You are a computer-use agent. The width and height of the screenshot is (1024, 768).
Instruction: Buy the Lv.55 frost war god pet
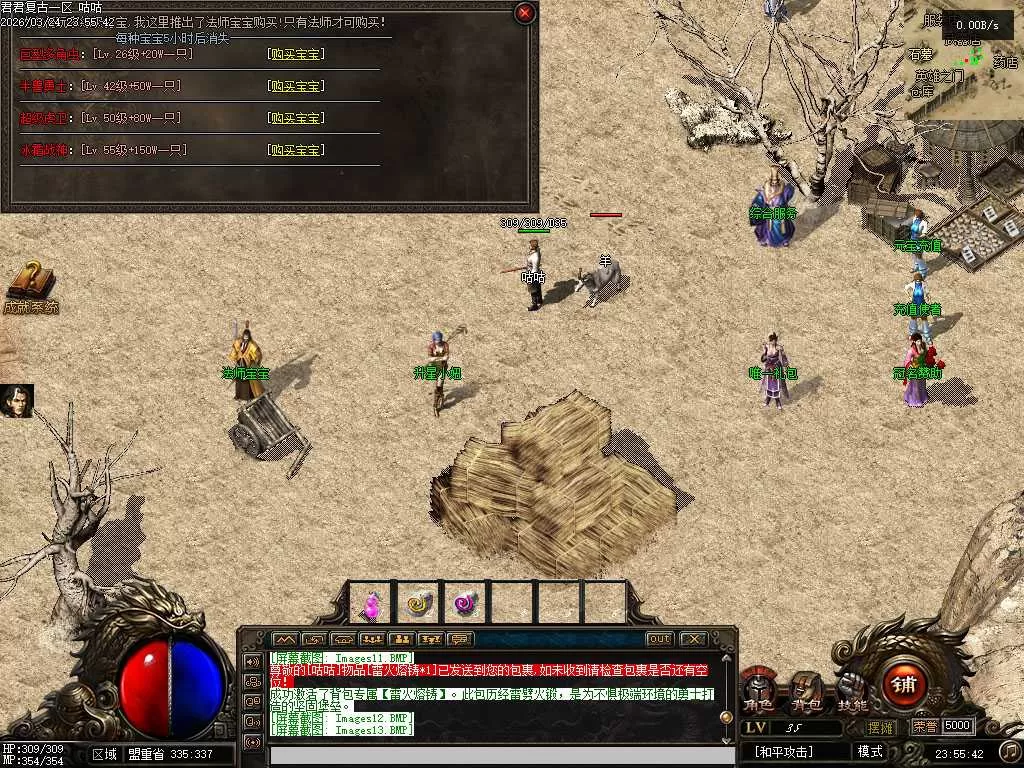(295, 150)
